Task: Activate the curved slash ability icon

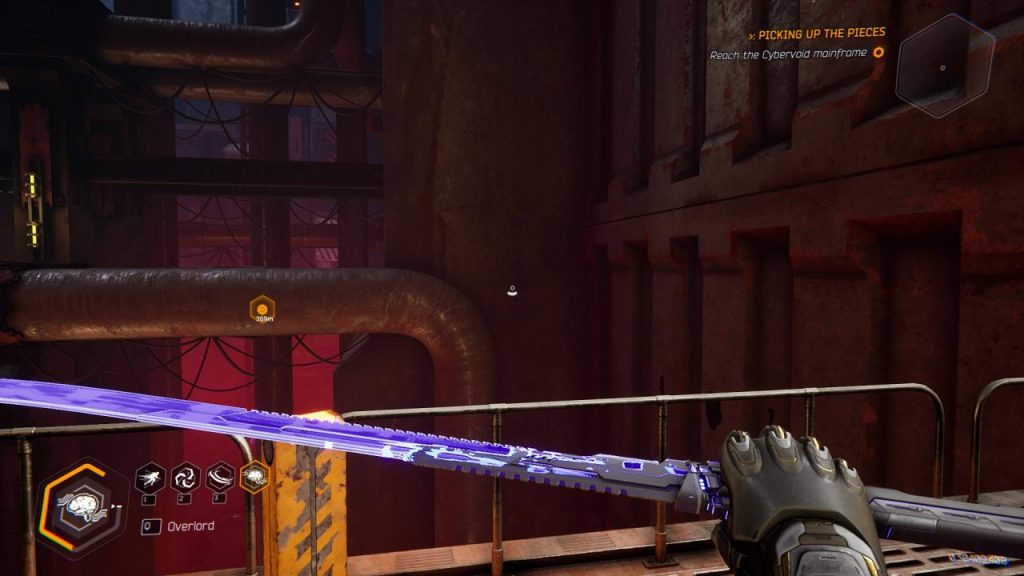Action: (x=219, y=476)
